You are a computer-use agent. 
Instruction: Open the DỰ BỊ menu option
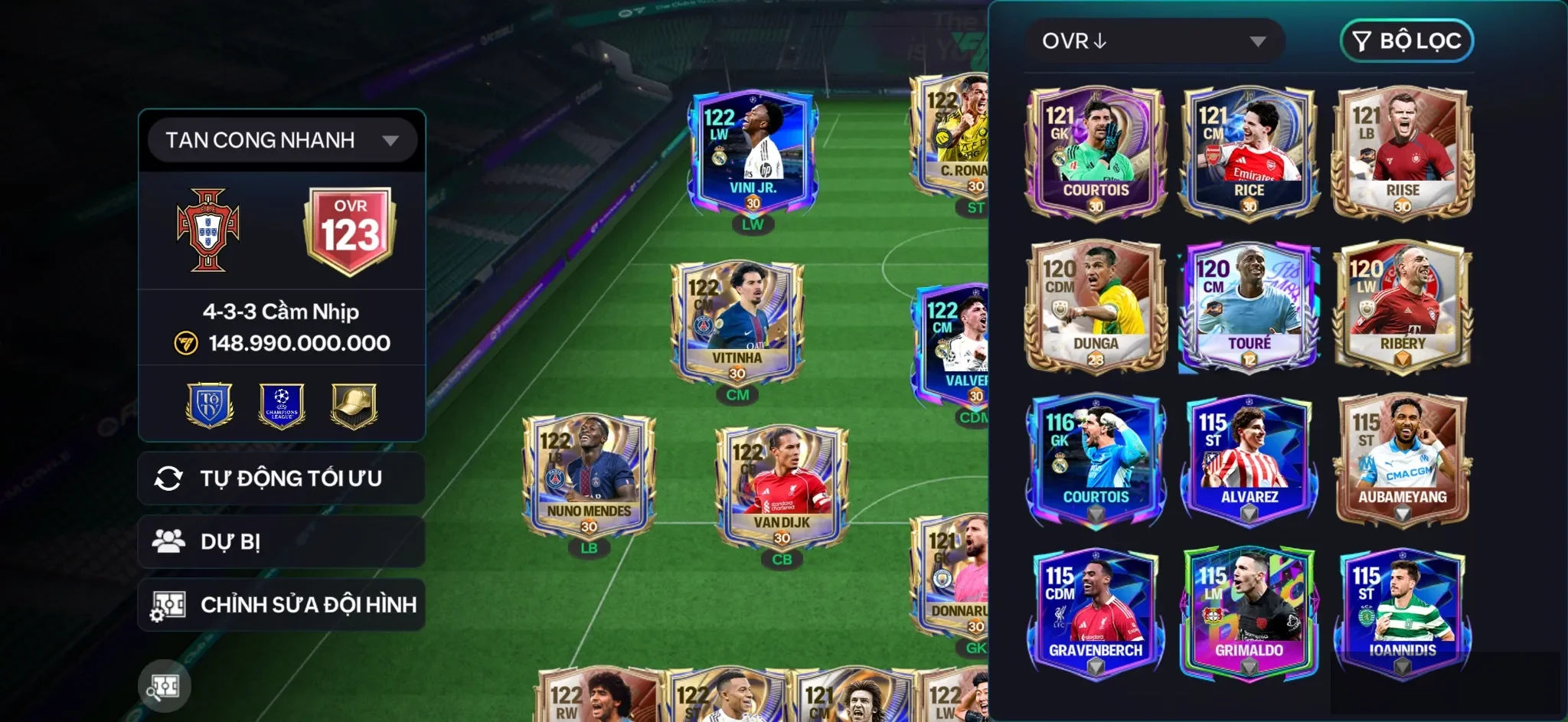tap(282, 541)
